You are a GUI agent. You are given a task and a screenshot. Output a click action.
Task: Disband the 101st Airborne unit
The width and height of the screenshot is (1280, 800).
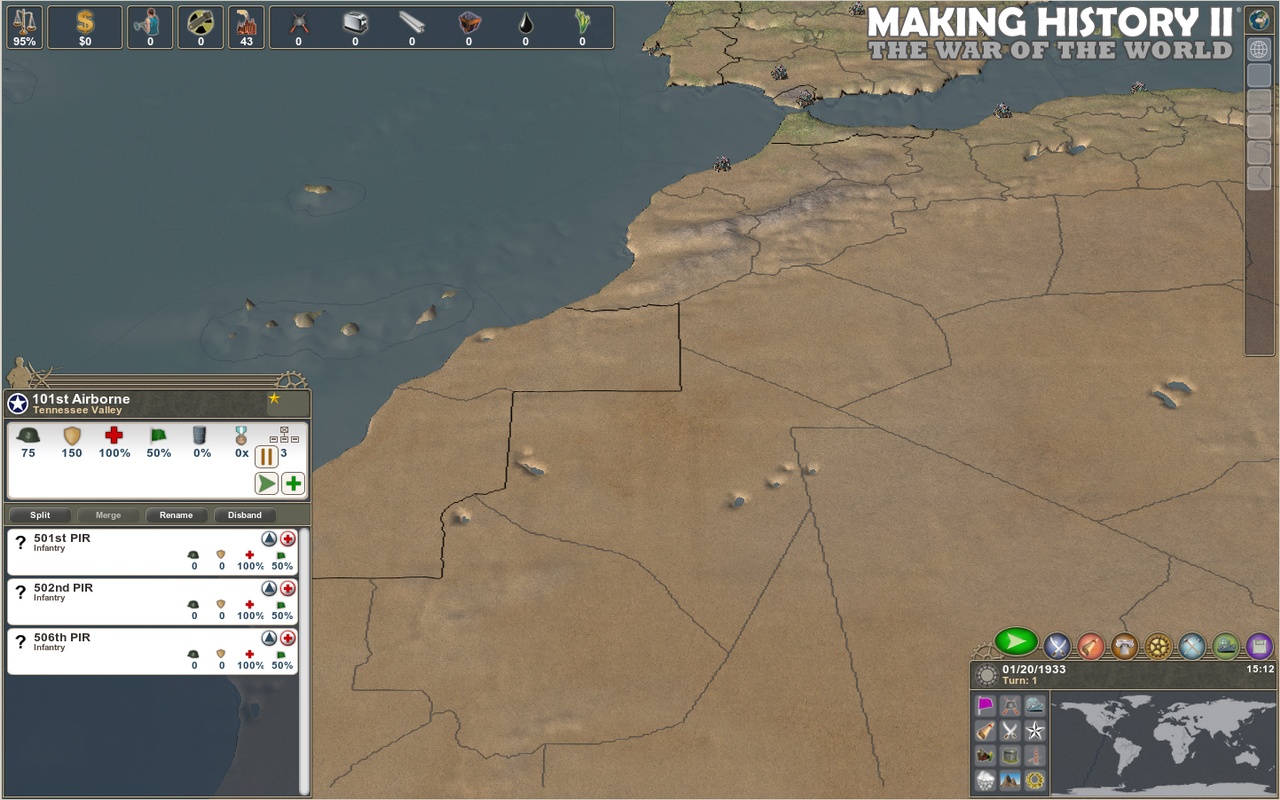pyautogui.click(x=244, y=515)
